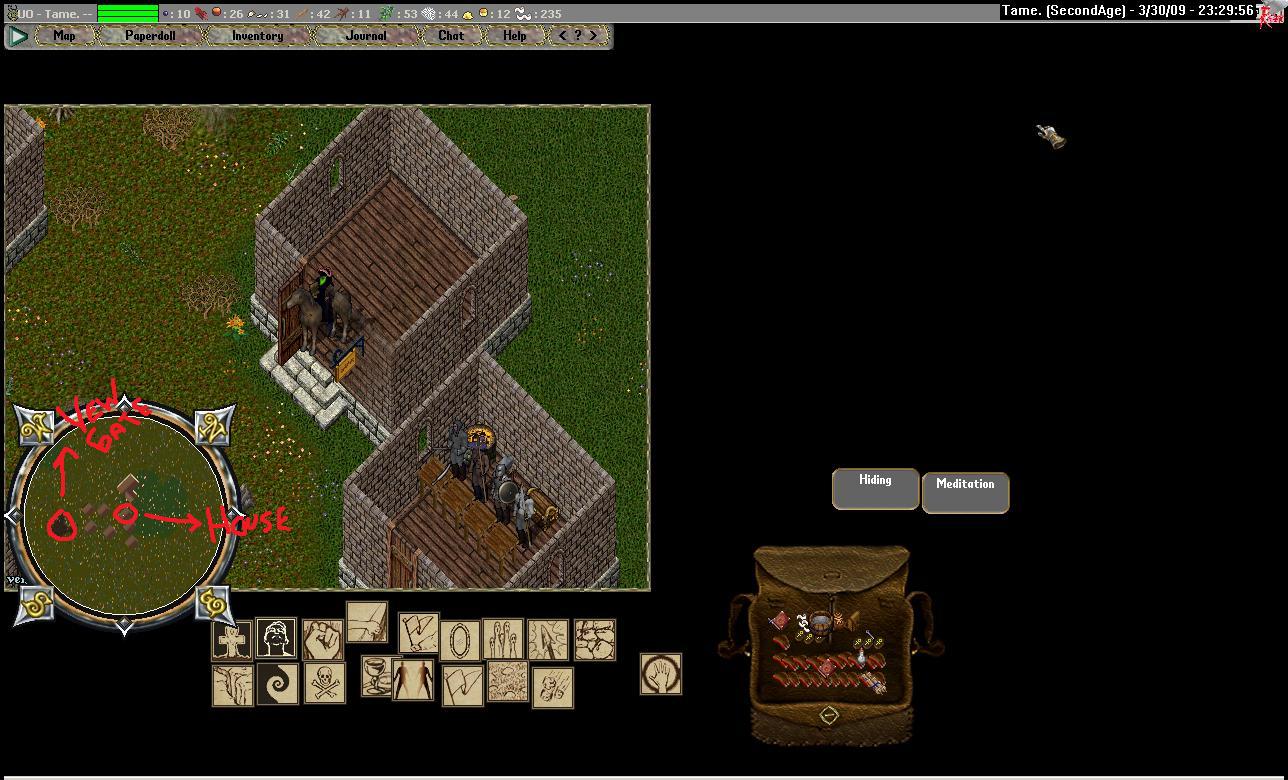Viewport: 1288px width, 780px height.
Task: Open the Map from the menu bar
Action: point(64,36)
